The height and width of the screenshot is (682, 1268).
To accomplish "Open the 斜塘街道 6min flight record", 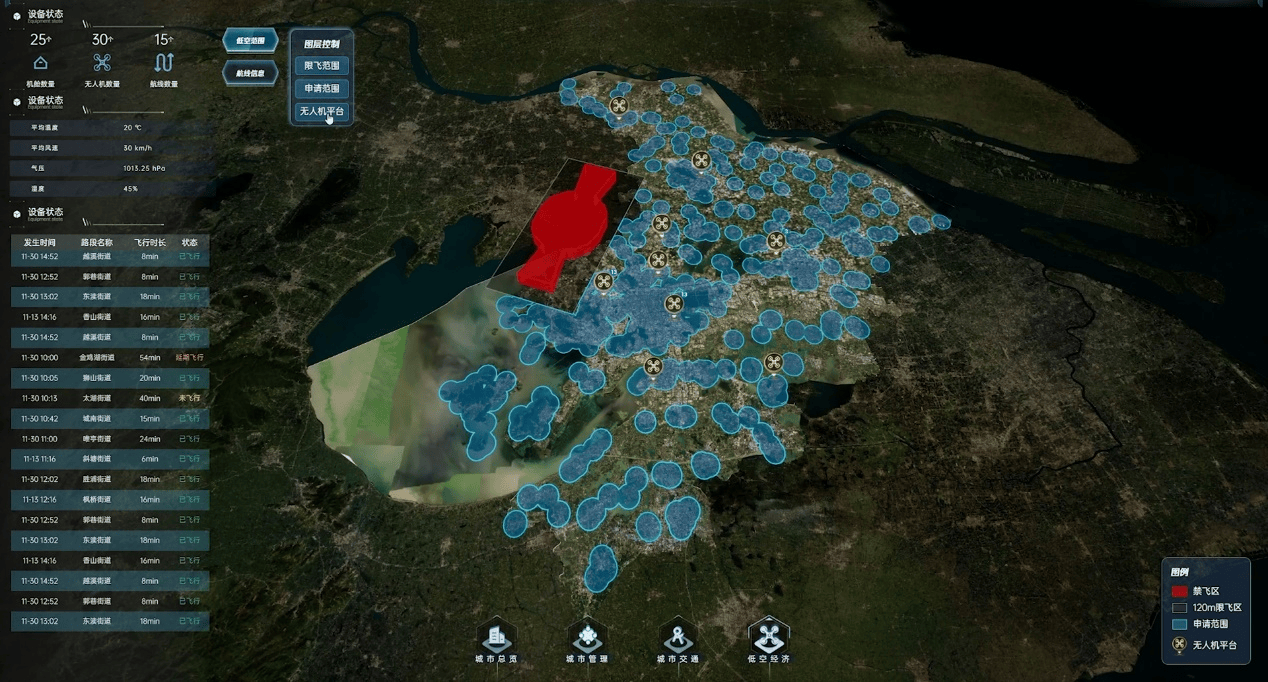I will coord(110,459).
